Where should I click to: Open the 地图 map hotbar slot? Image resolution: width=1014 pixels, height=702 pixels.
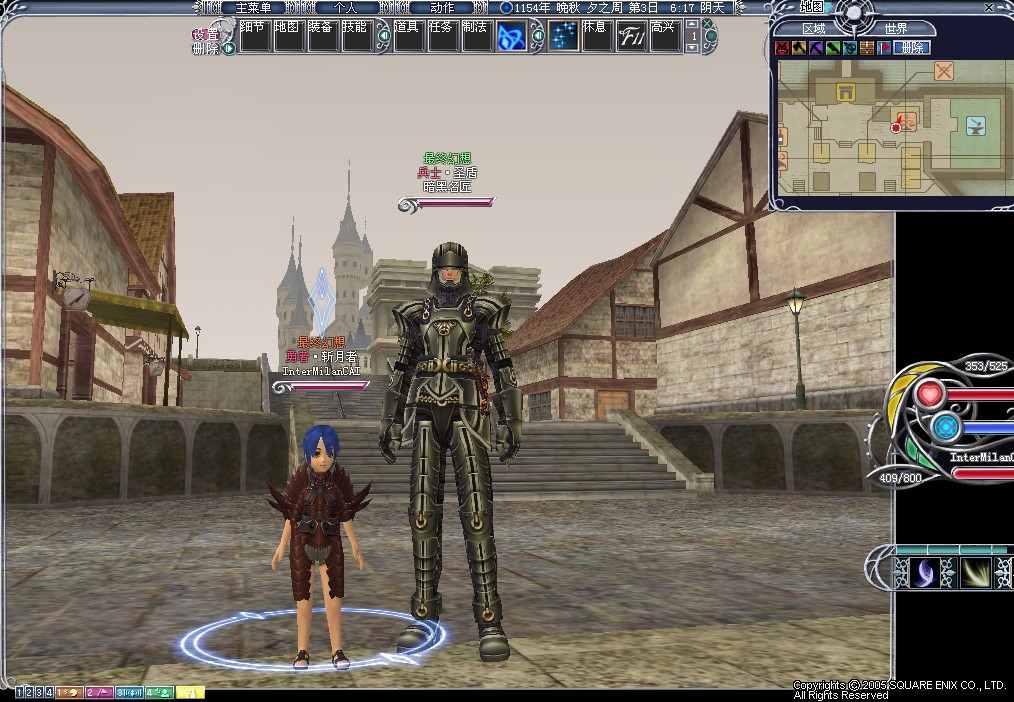289,36
